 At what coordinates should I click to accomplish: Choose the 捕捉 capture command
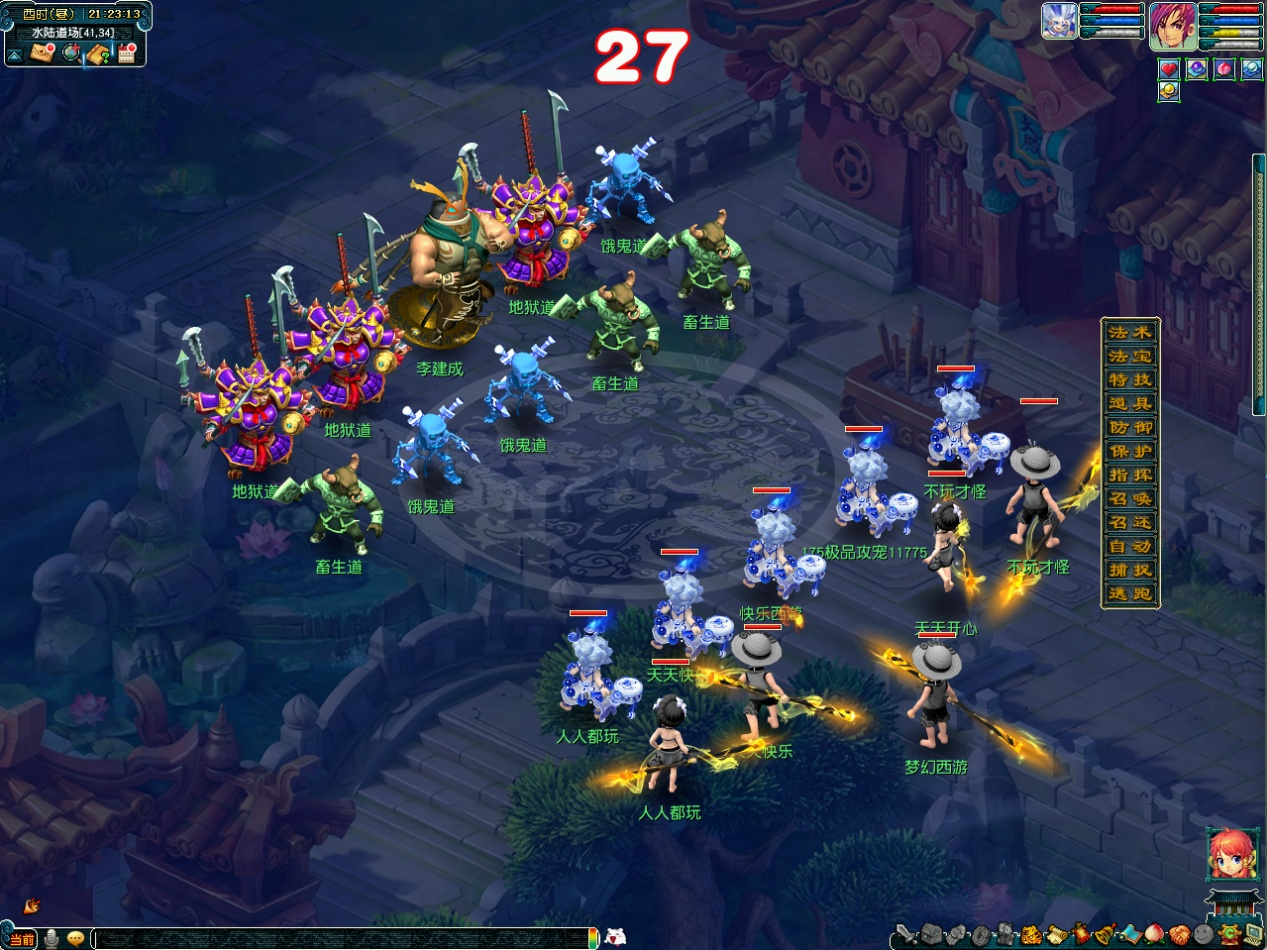1130,570
